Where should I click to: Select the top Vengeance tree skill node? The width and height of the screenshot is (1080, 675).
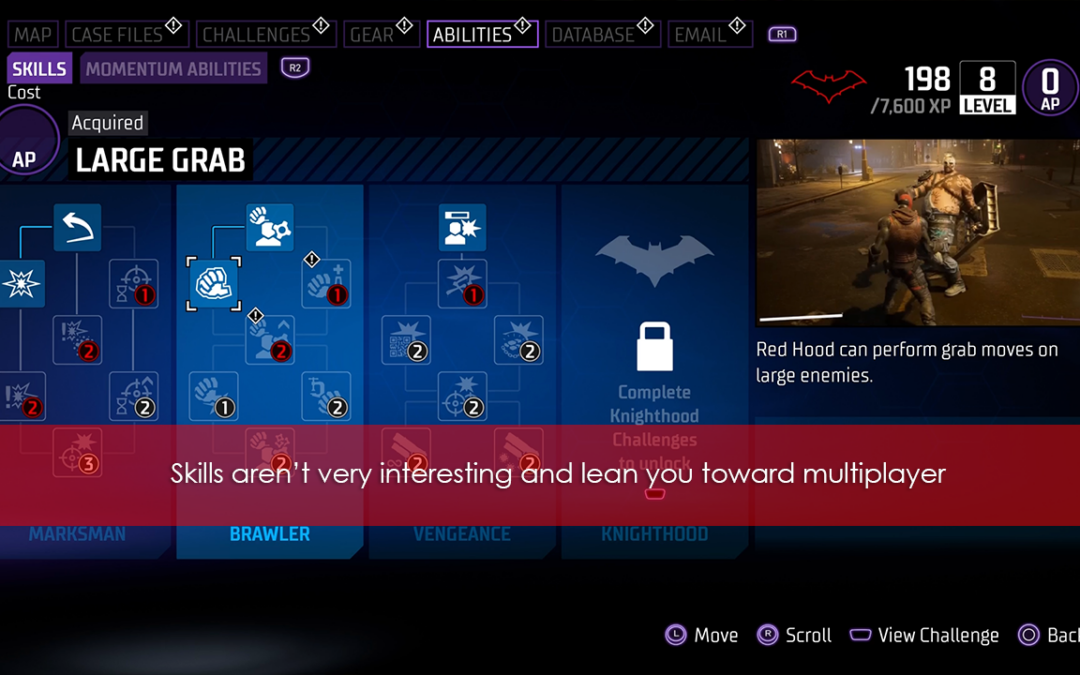pos(462,228)
